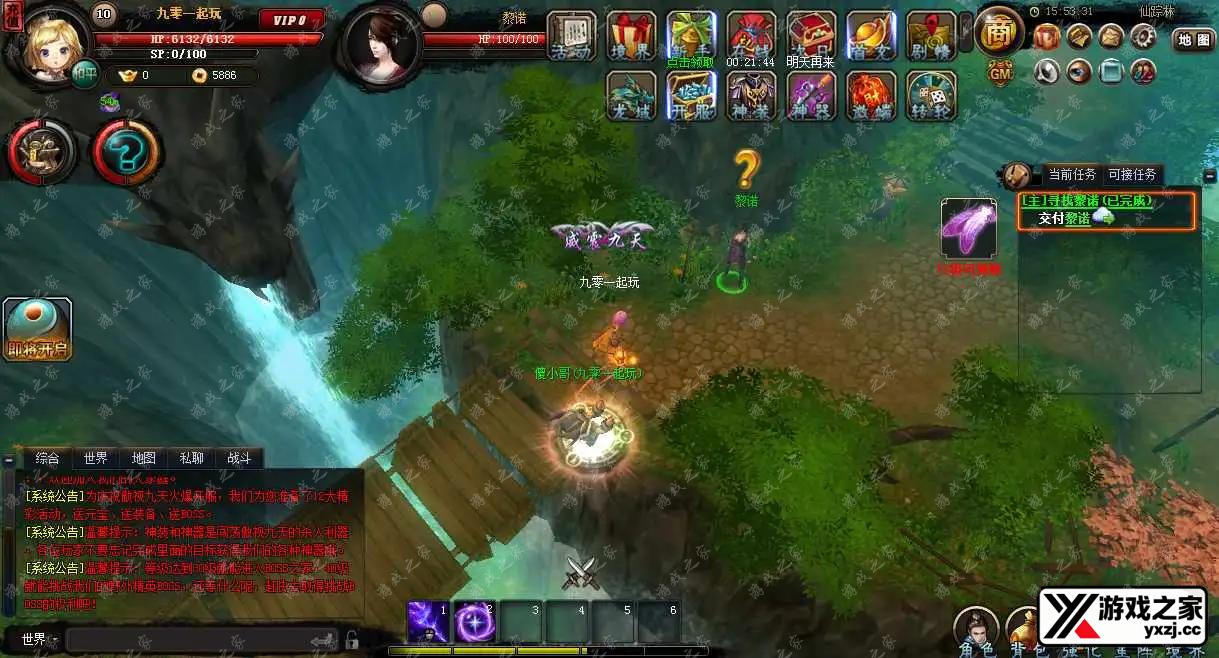Open the gold 商 shop button
The image size is (1219, 658).
point(998,33)
